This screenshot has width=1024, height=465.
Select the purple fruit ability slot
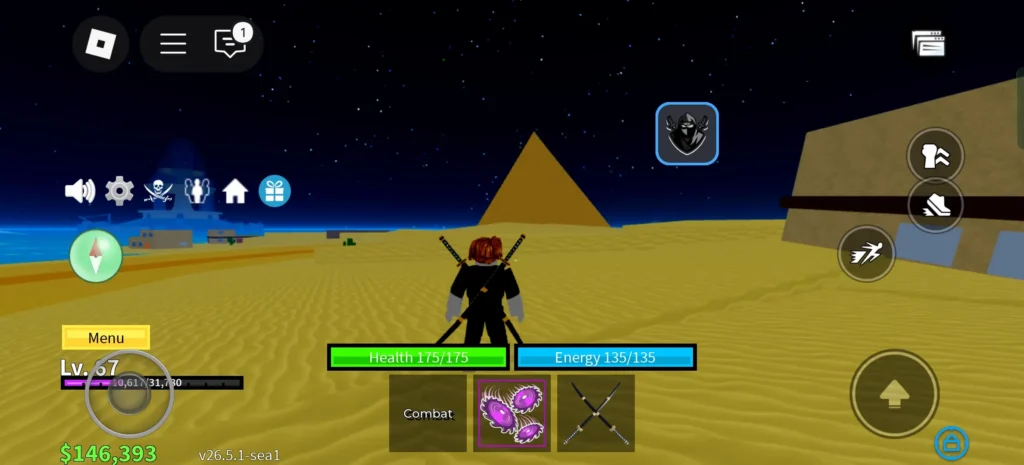pos(512,413)
